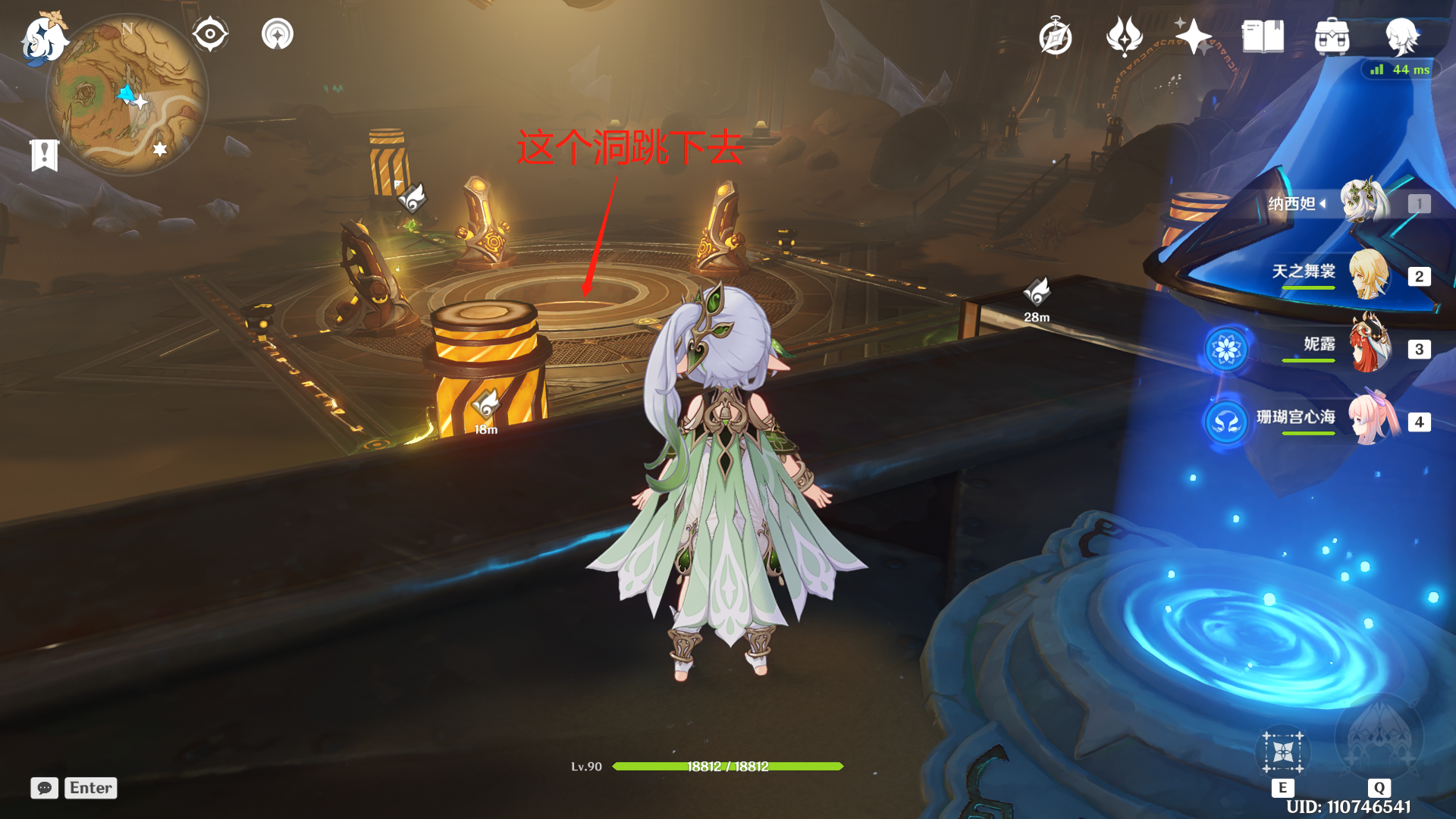Open the chat speech bubble
The height and width of the screenshot is (819, 1456).
click(45, 788)
